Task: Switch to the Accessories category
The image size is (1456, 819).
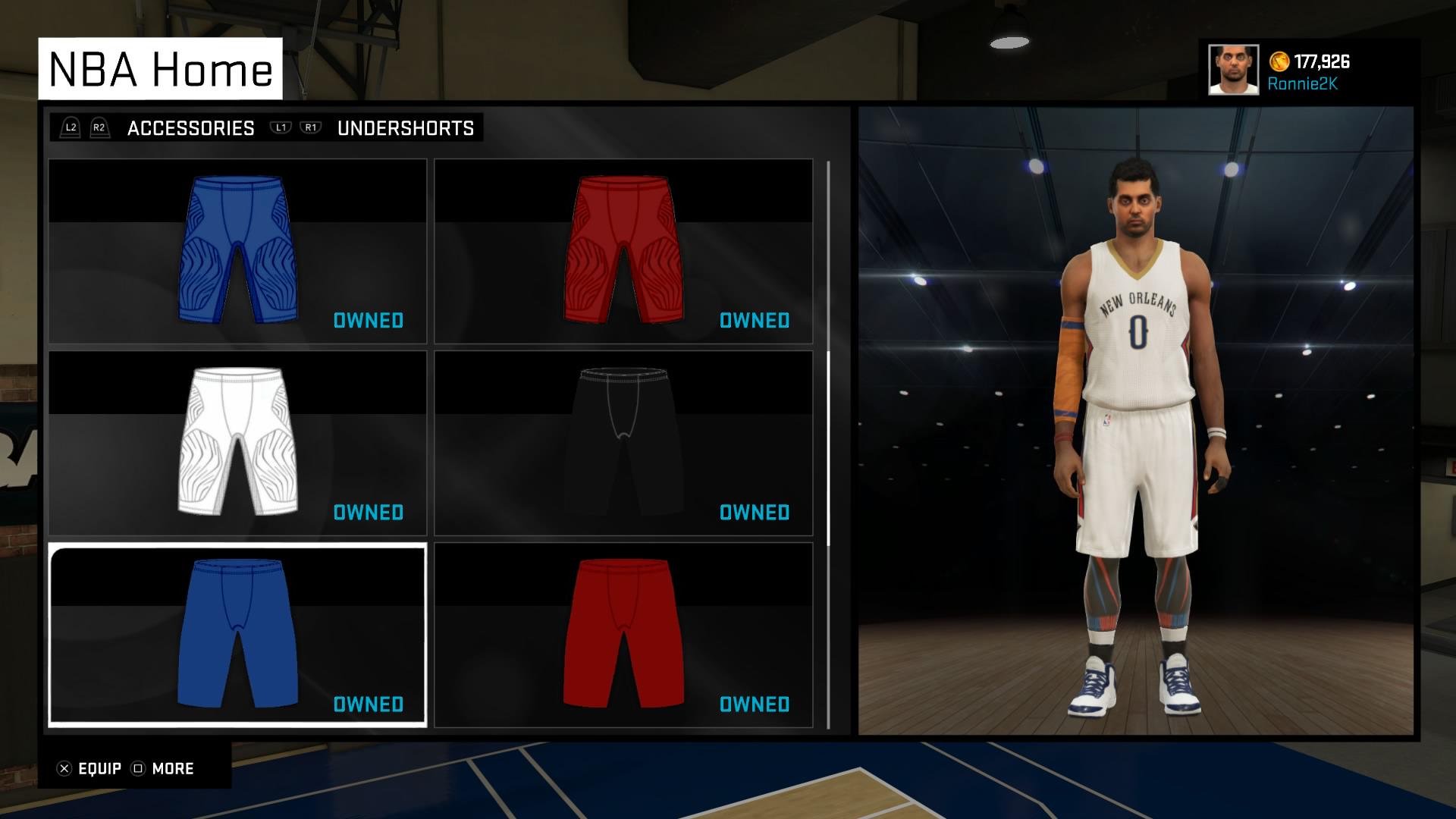Action: pos(191,127)
